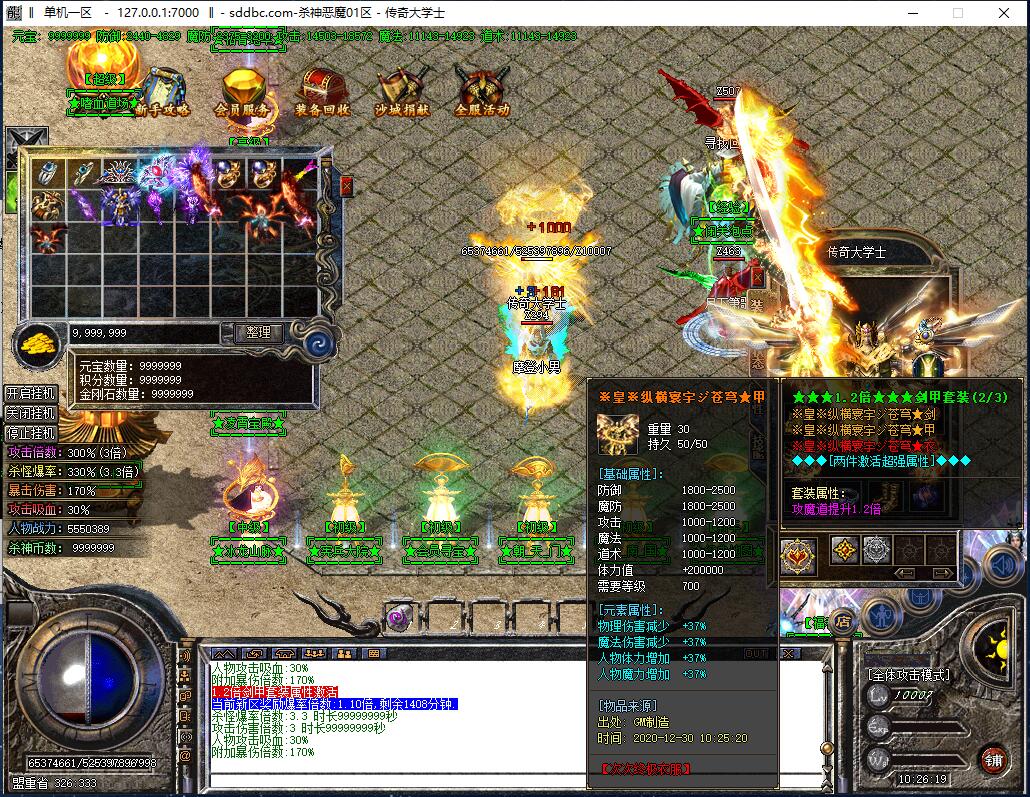
Task: Close the inventory bag with the red X
Action: [347, 186]
